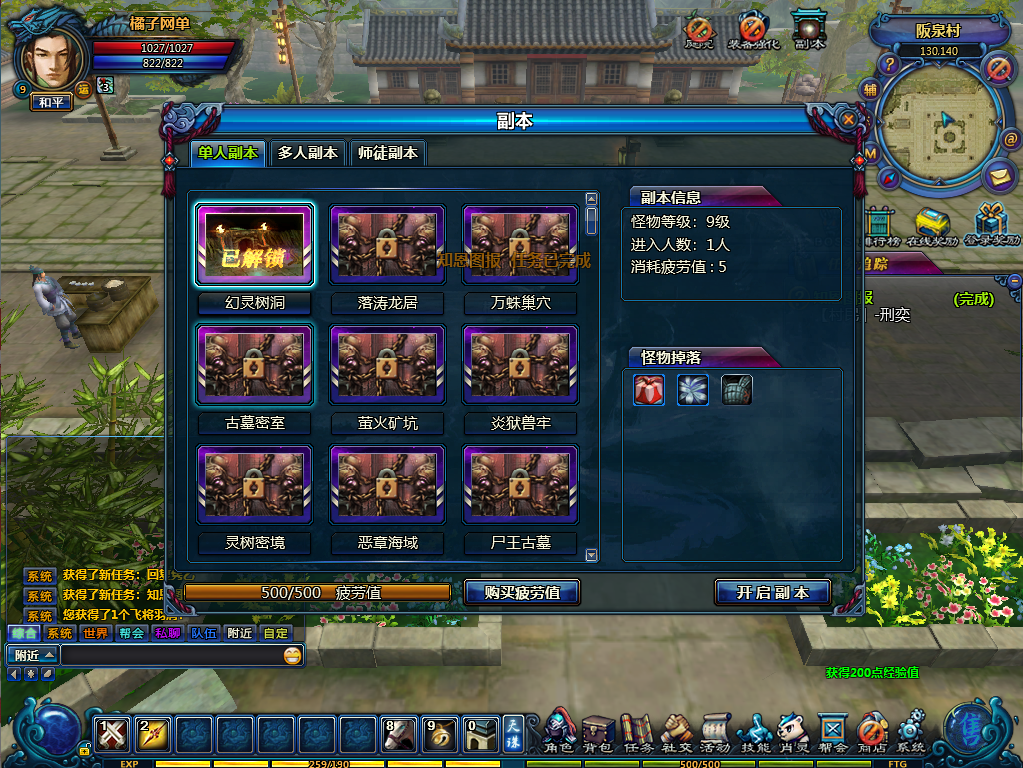Select the unlocked 幻灵树洞 dungeon

pyautogui.click(x=255, y=245)
